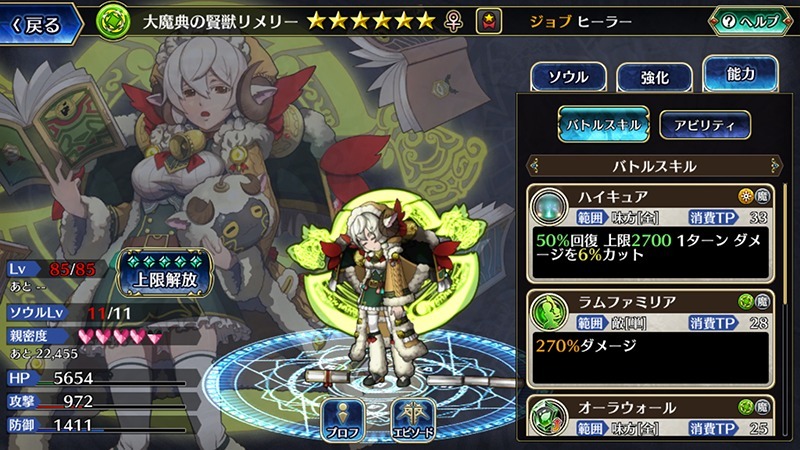Switch to the 強化 tab

pos(653,76)
